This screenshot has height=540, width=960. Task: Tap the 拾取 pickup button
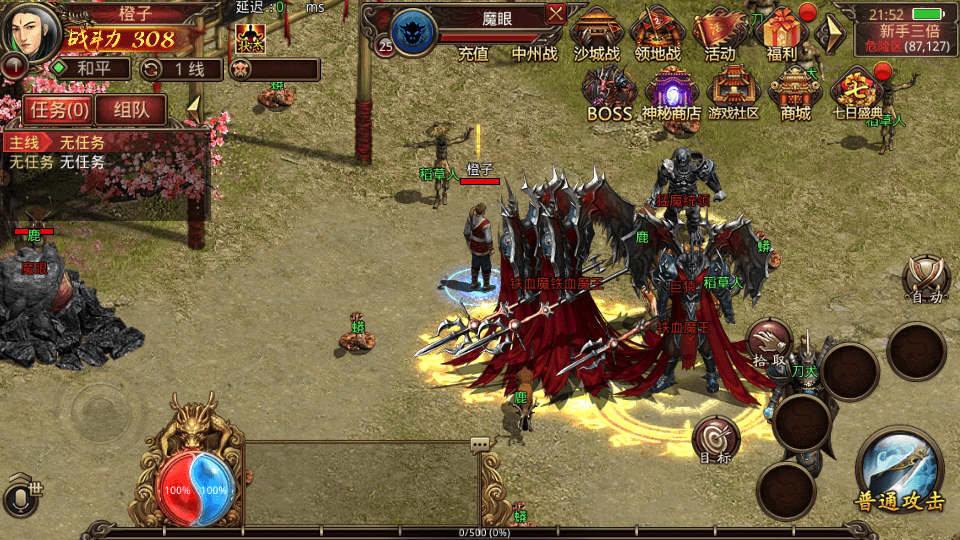pos(769,343)
